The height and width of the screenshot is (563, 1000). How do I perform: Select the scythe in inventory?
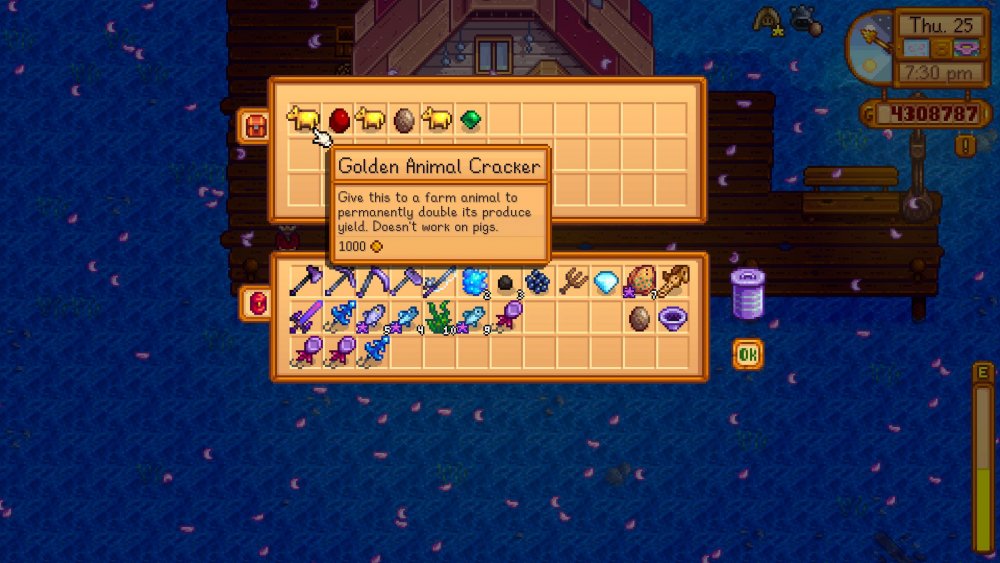pos(373,283)
